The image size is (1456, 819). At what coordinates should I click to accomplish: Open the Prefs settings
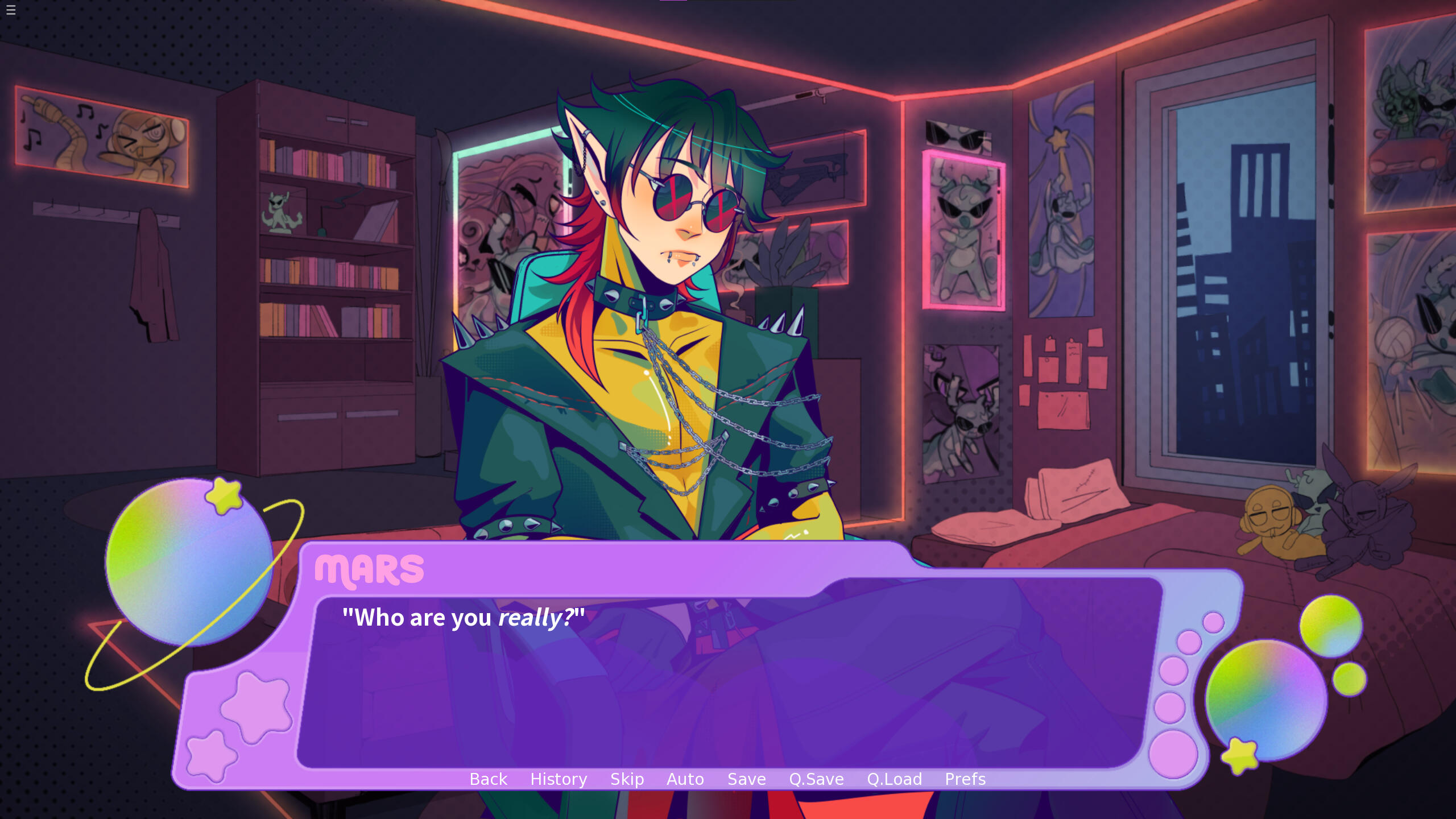click(965, 779)
